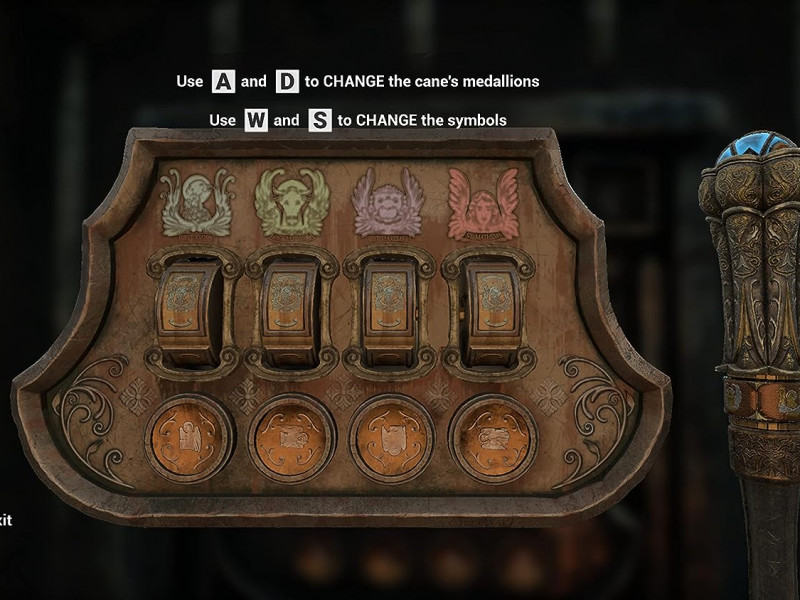The image size is (800, 600).
Task: Click the orange medallion in the angel column
Action: tap(492, 439)
